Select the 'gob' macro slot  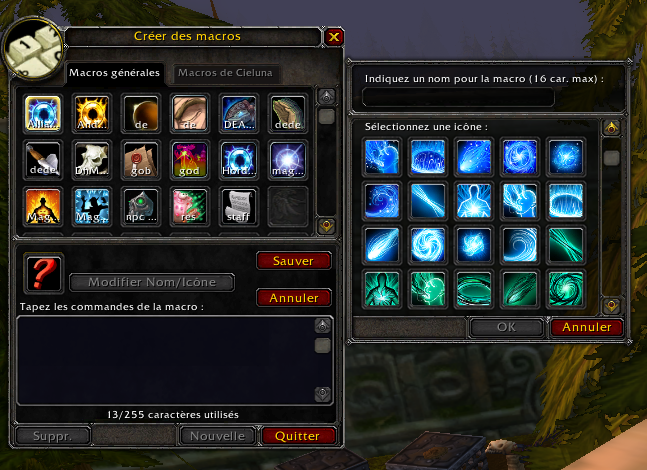[141, 157]
